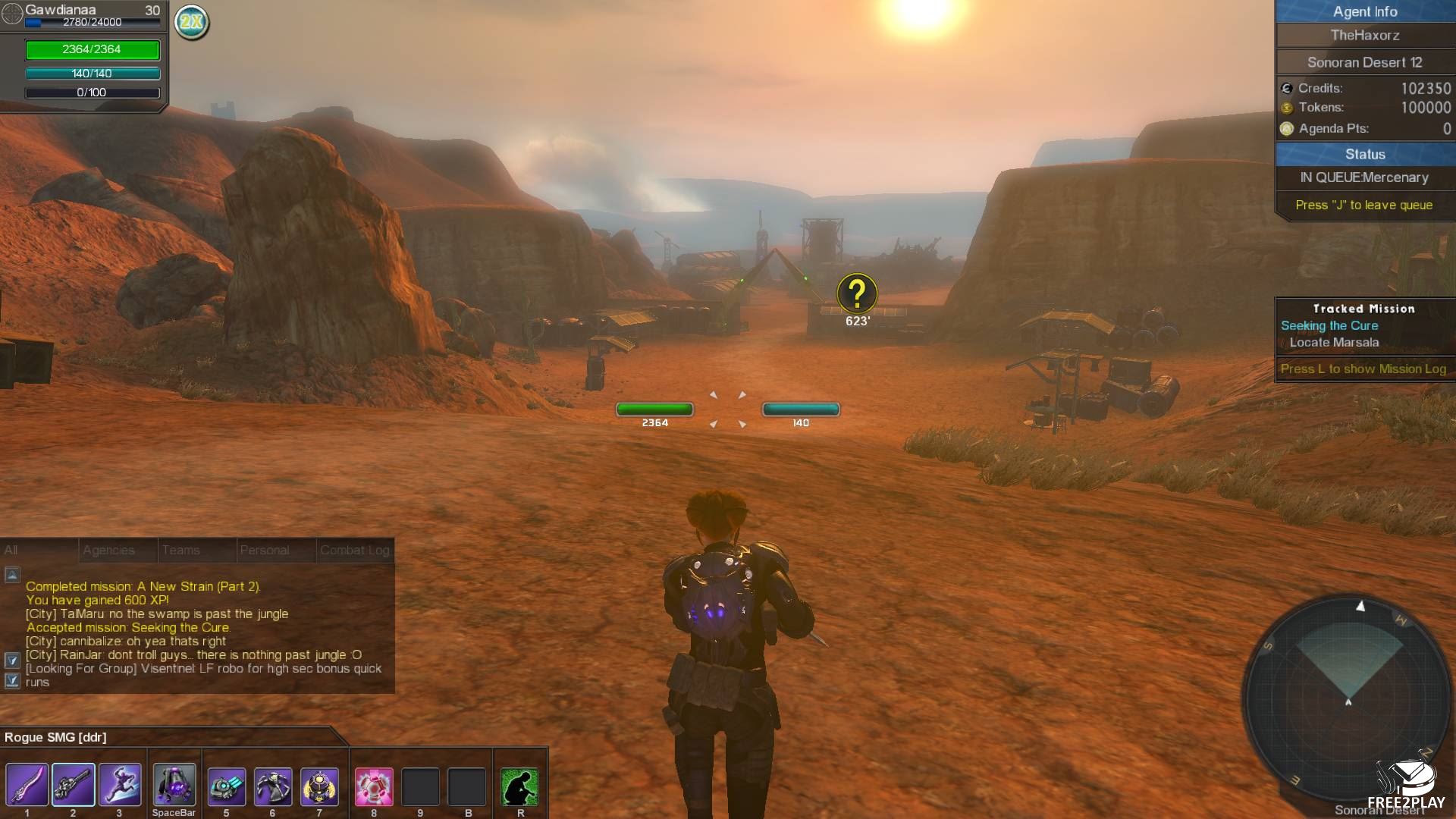Click the 2X bonus badge

[x=192, y=22]
